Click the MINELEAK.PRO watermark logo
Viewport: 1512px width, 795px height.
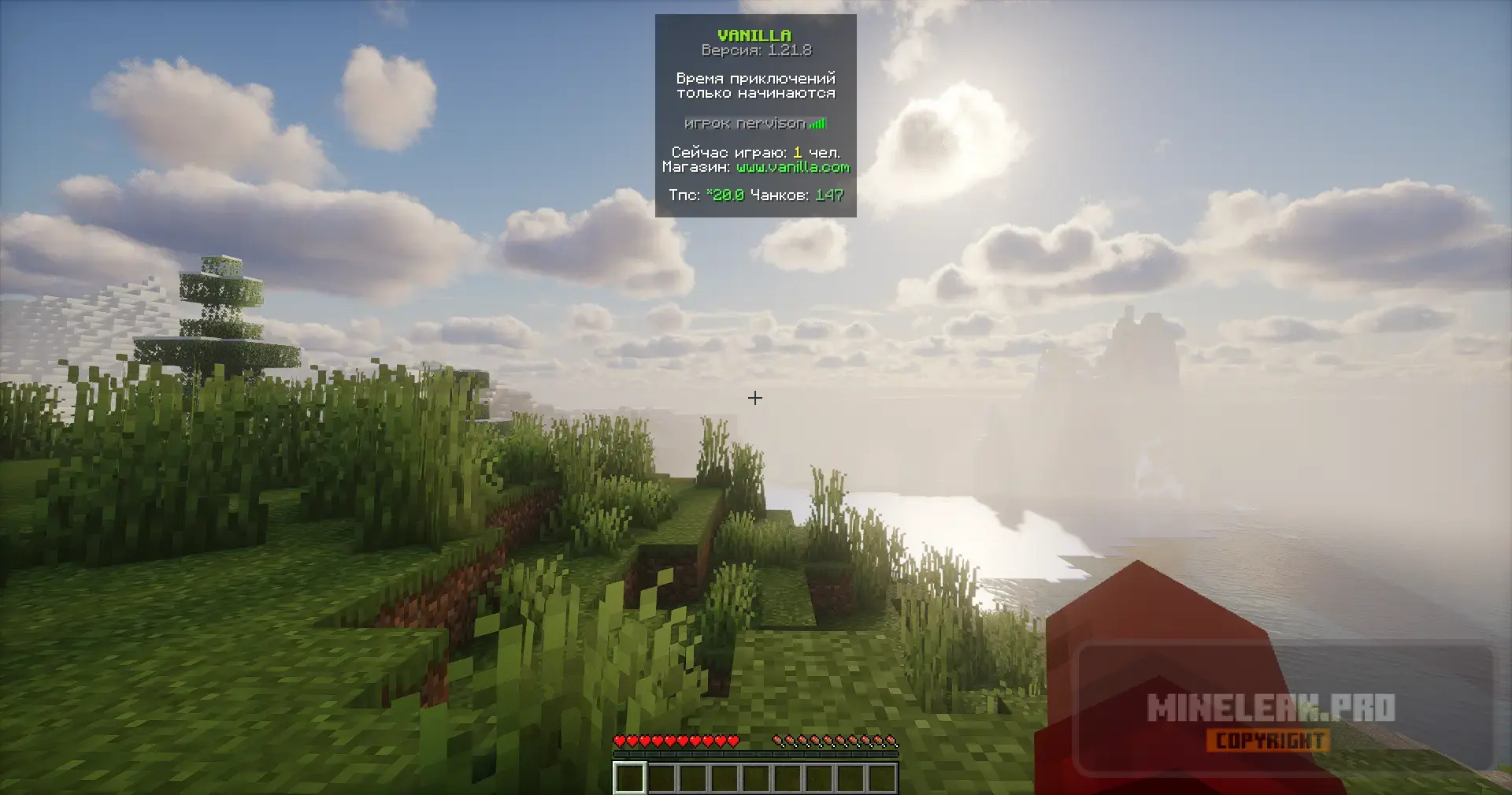1270,709
